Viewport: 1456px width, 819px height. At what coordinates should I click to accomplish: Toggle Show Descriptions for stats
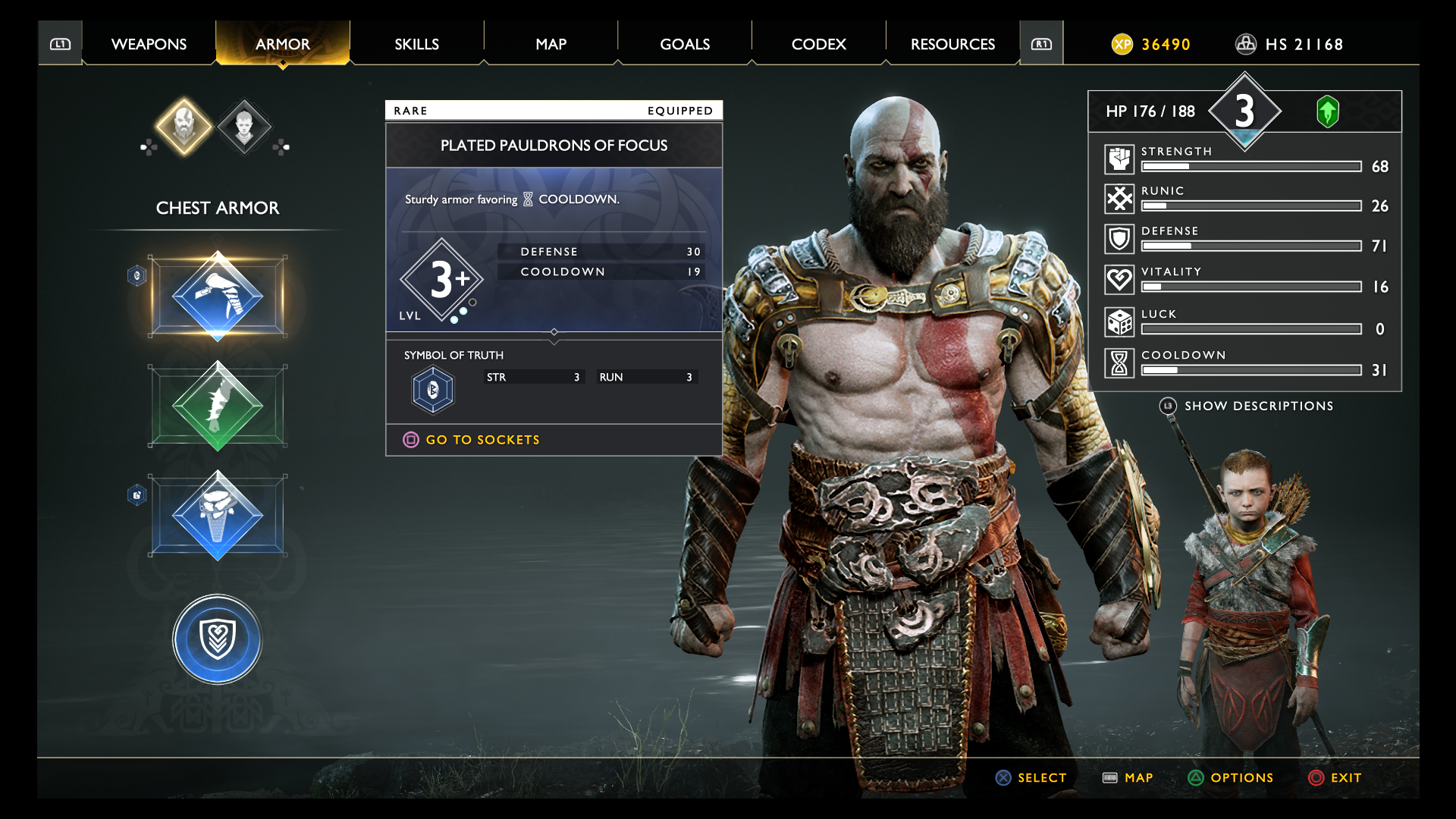1258,406
